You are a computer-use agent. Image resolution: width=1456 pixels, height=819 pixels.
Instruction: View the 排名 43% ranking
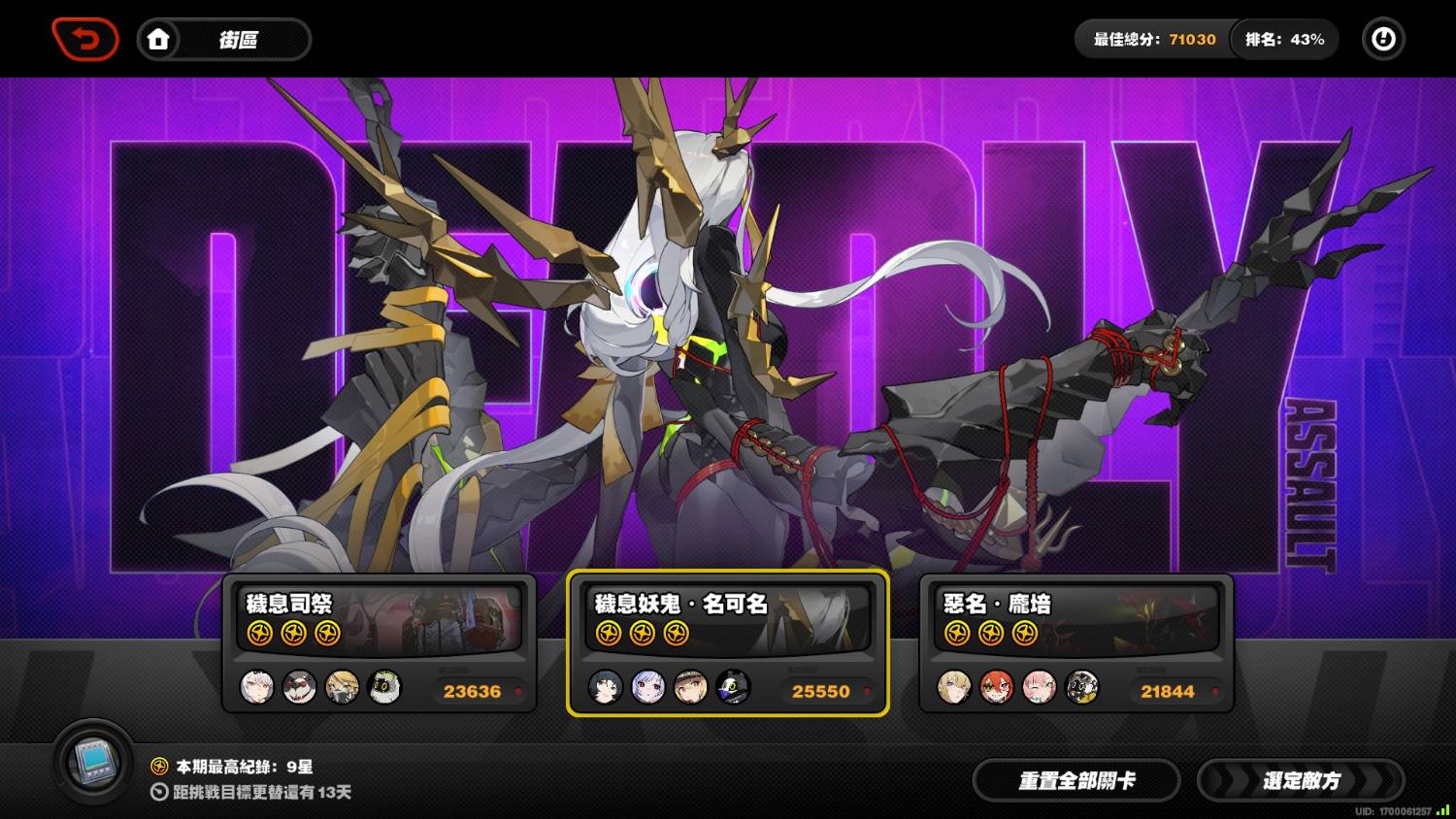point(1284,40)
